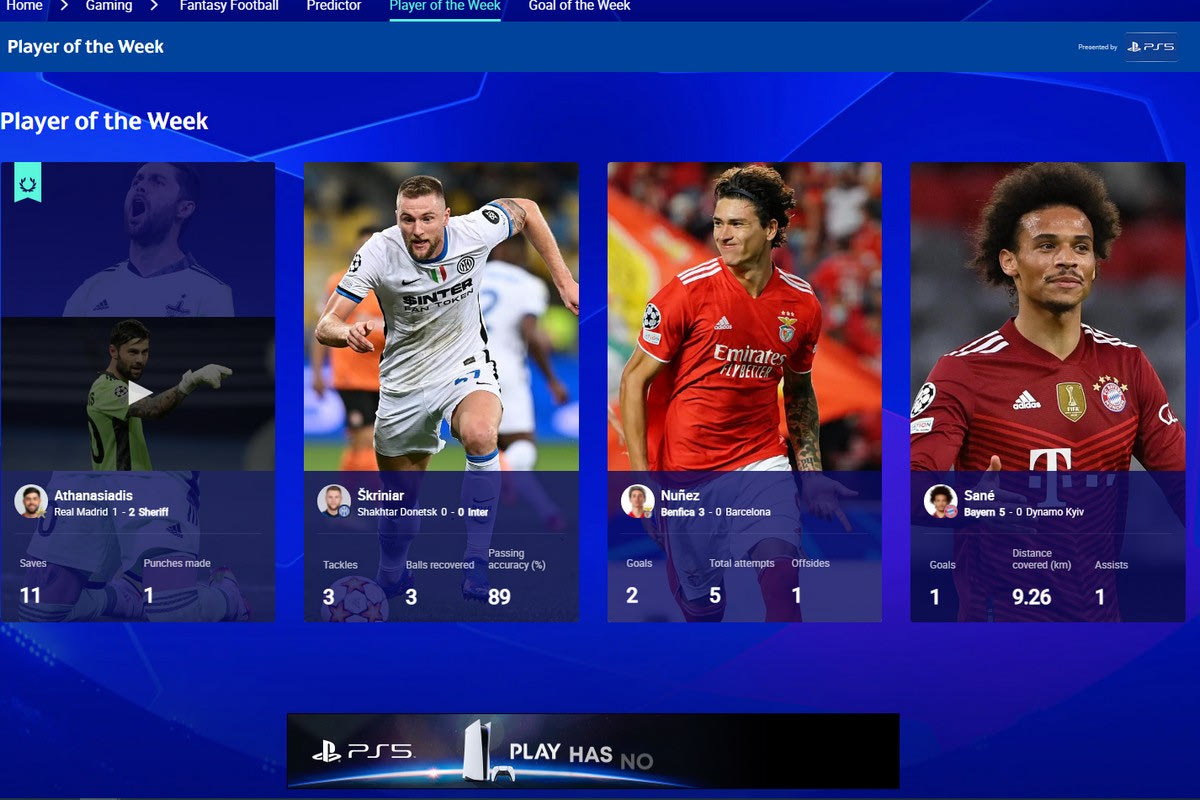Image resolution: width=1200 pixels, height=800 pixels.
Task: Switch to the Goal of the Week tab
Action: pyautogui.click(x=579, y=6)
